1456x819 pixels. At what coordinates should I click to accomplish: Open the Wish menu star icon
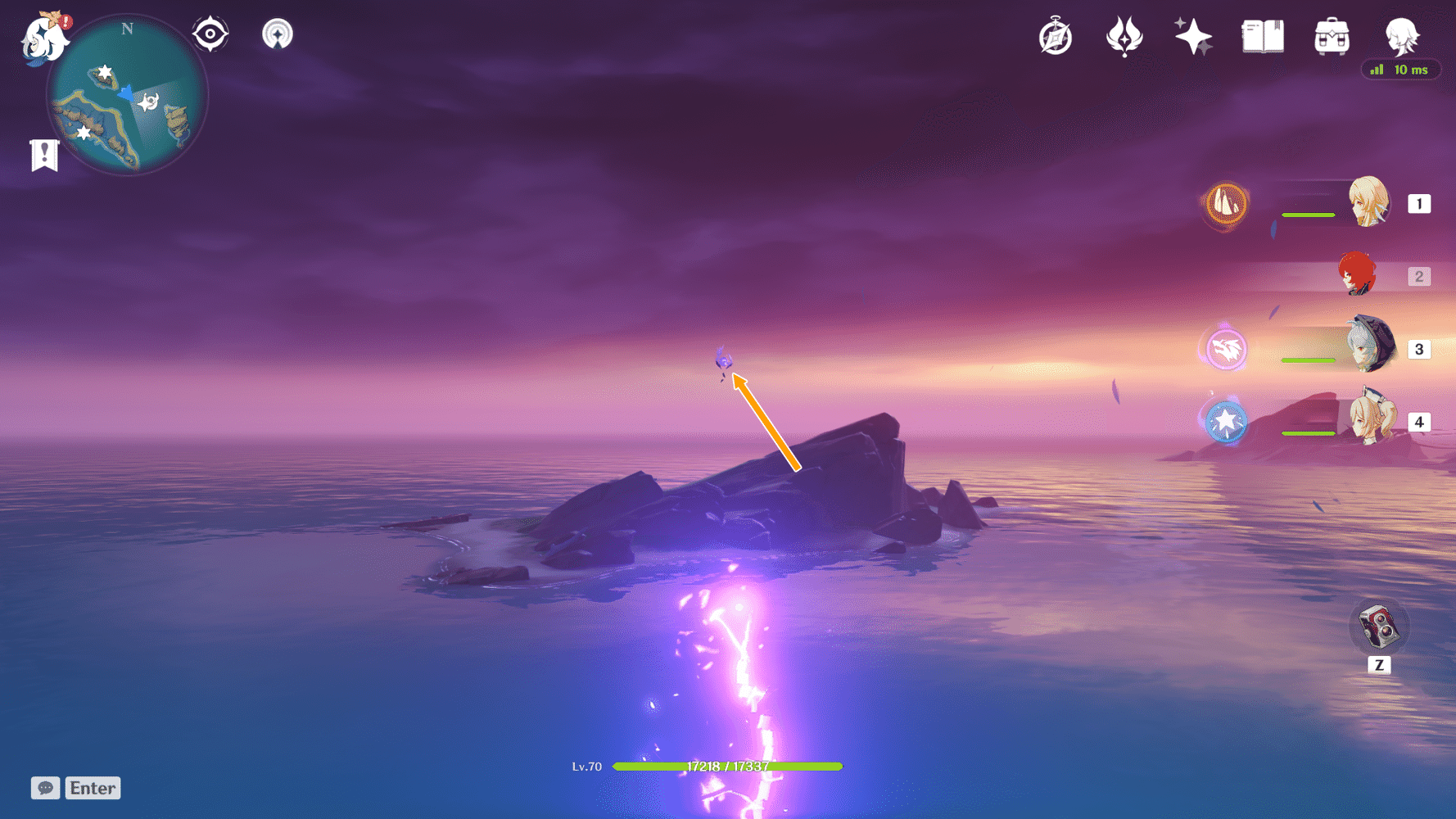1192,36
